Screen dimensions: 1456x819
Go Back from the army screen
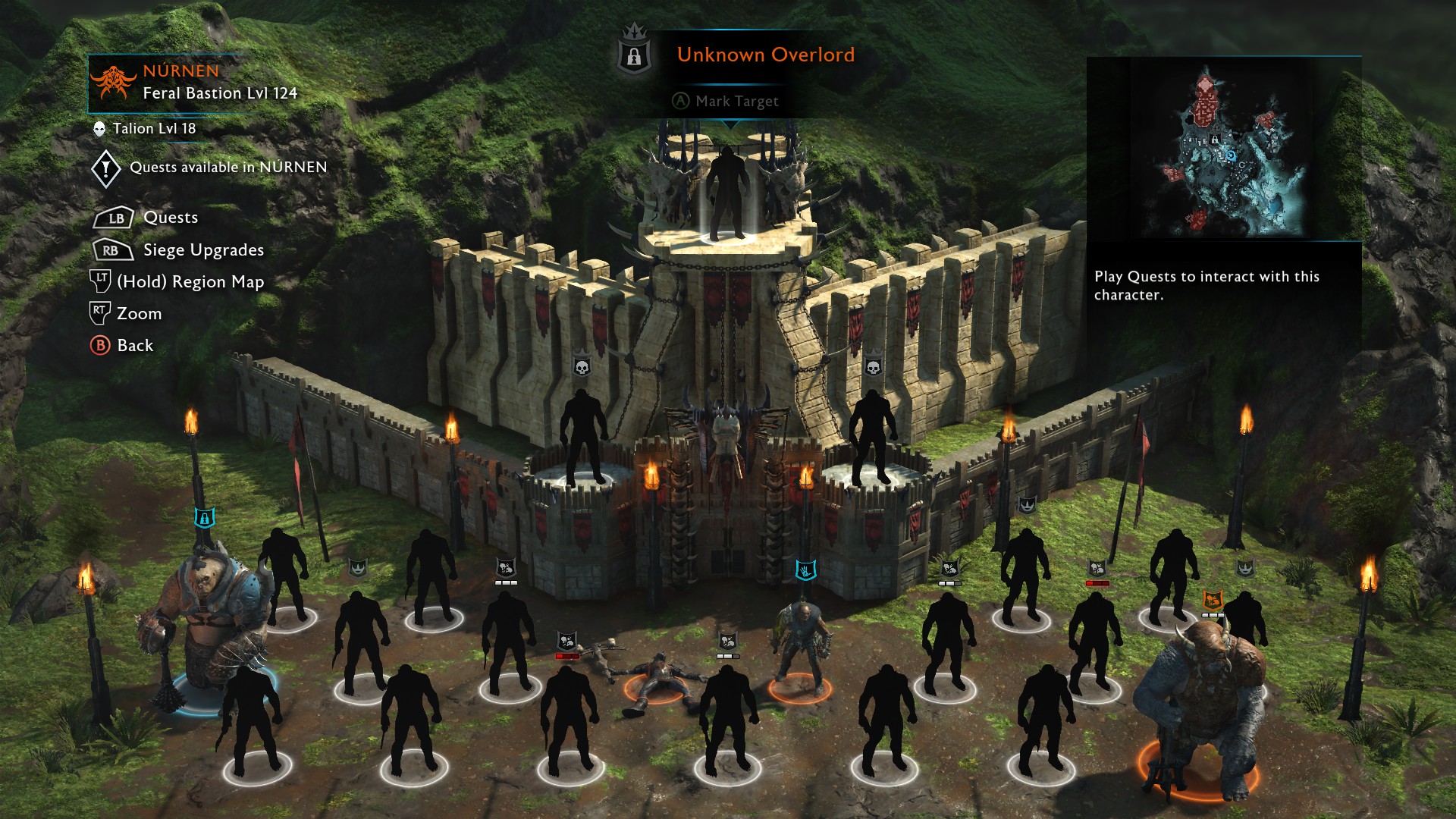(134, 346)
